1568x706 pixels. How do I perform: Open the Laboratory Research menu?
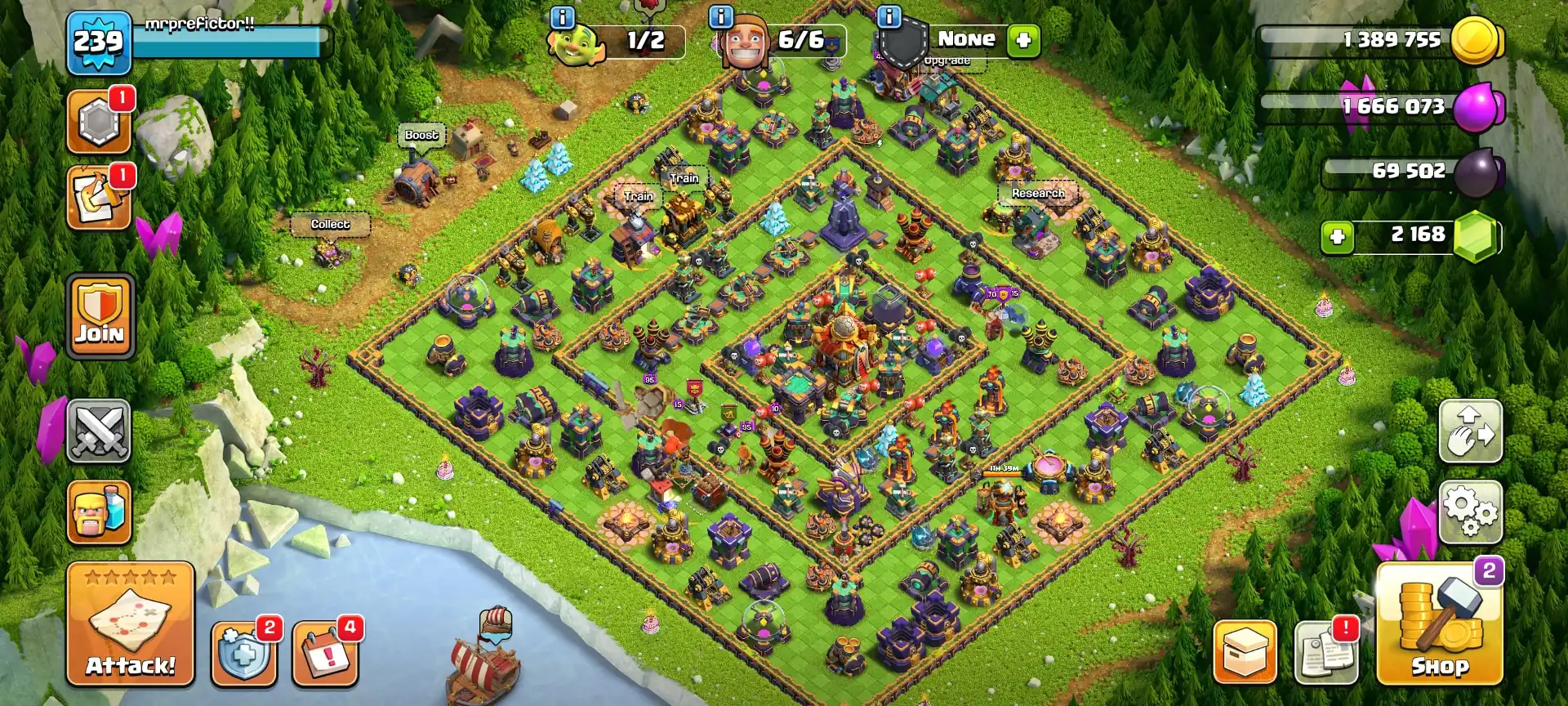tap(1037, 194)
